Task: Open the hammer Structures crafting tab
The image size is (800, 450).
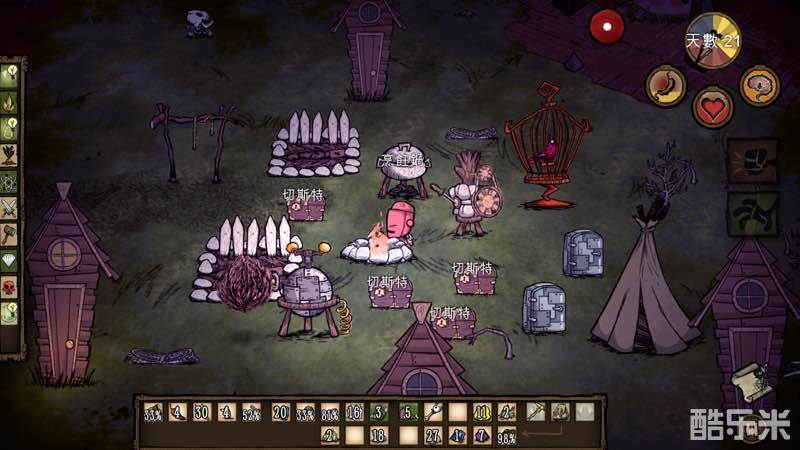Action: [x=11, y=234]
